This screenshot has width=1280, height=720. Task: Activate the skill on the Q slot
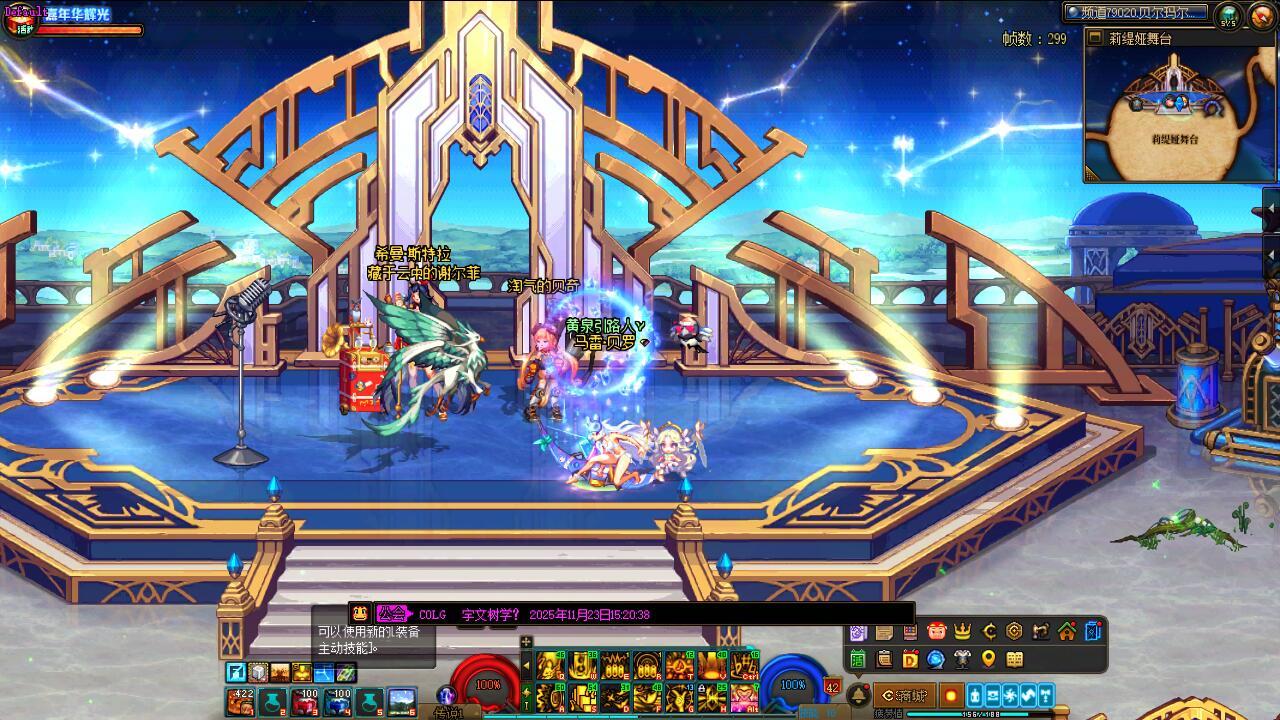point(550,665)
